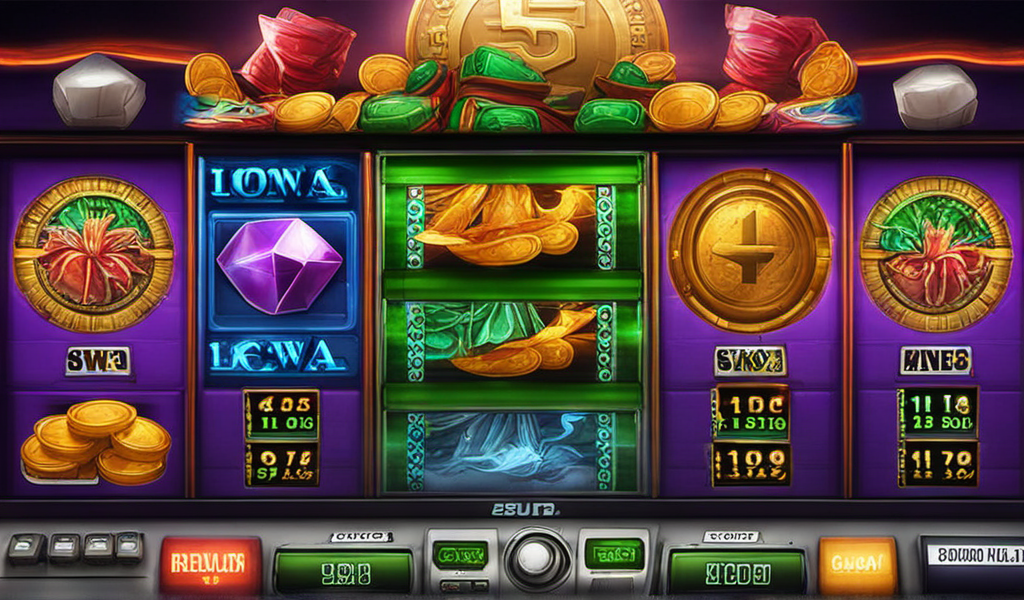1024x600 pixels.
Task: Hit the red glowing button
Action: coord(210,563)
